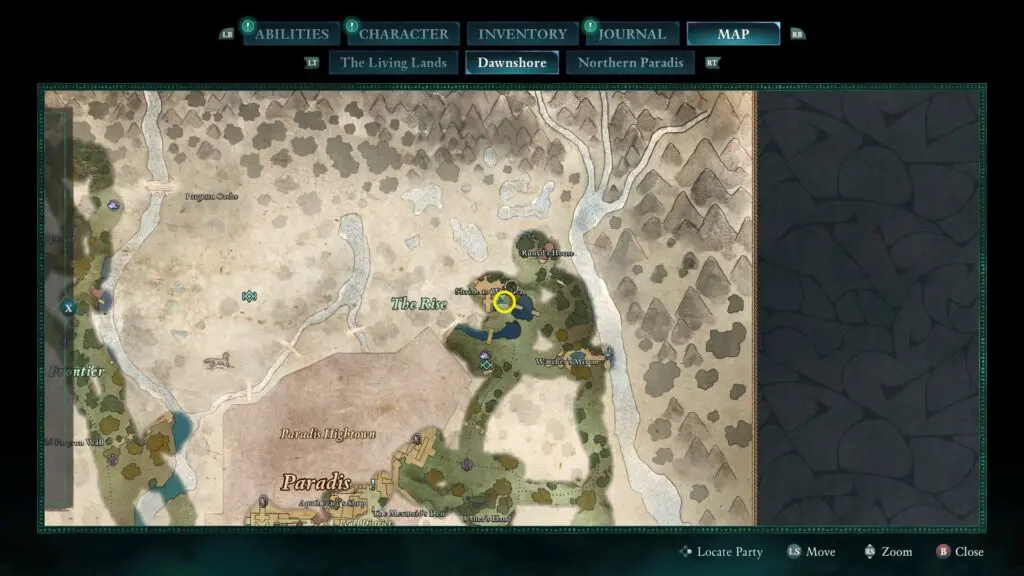
Task: Select the Pargrun Cache location label
Action: [212, 196]
